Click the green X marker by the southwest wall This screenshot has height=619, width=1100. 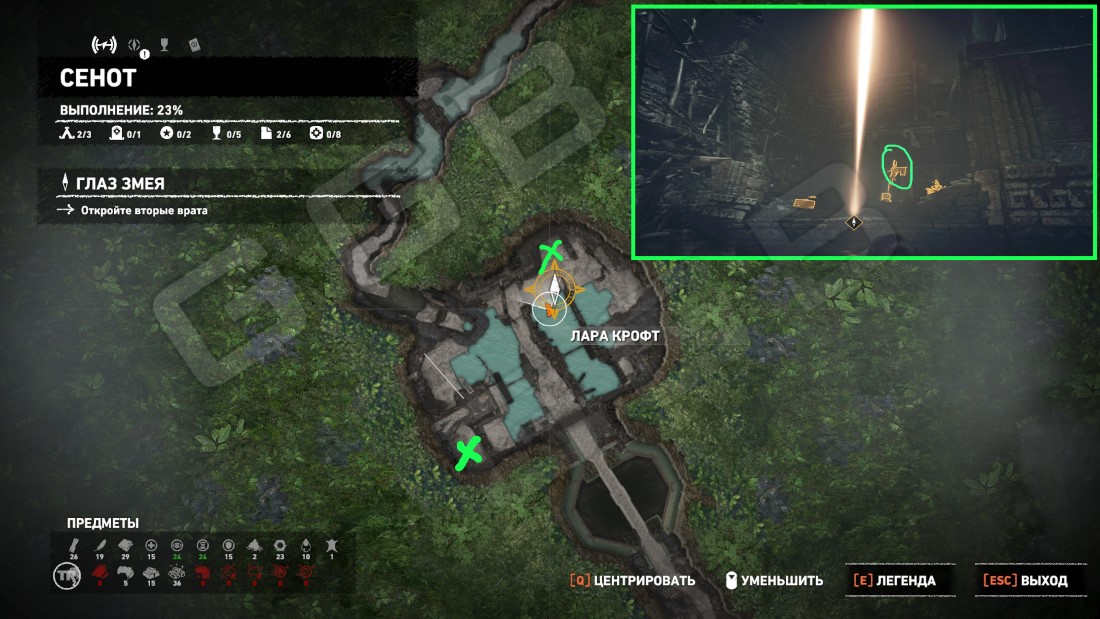(467, 453)
